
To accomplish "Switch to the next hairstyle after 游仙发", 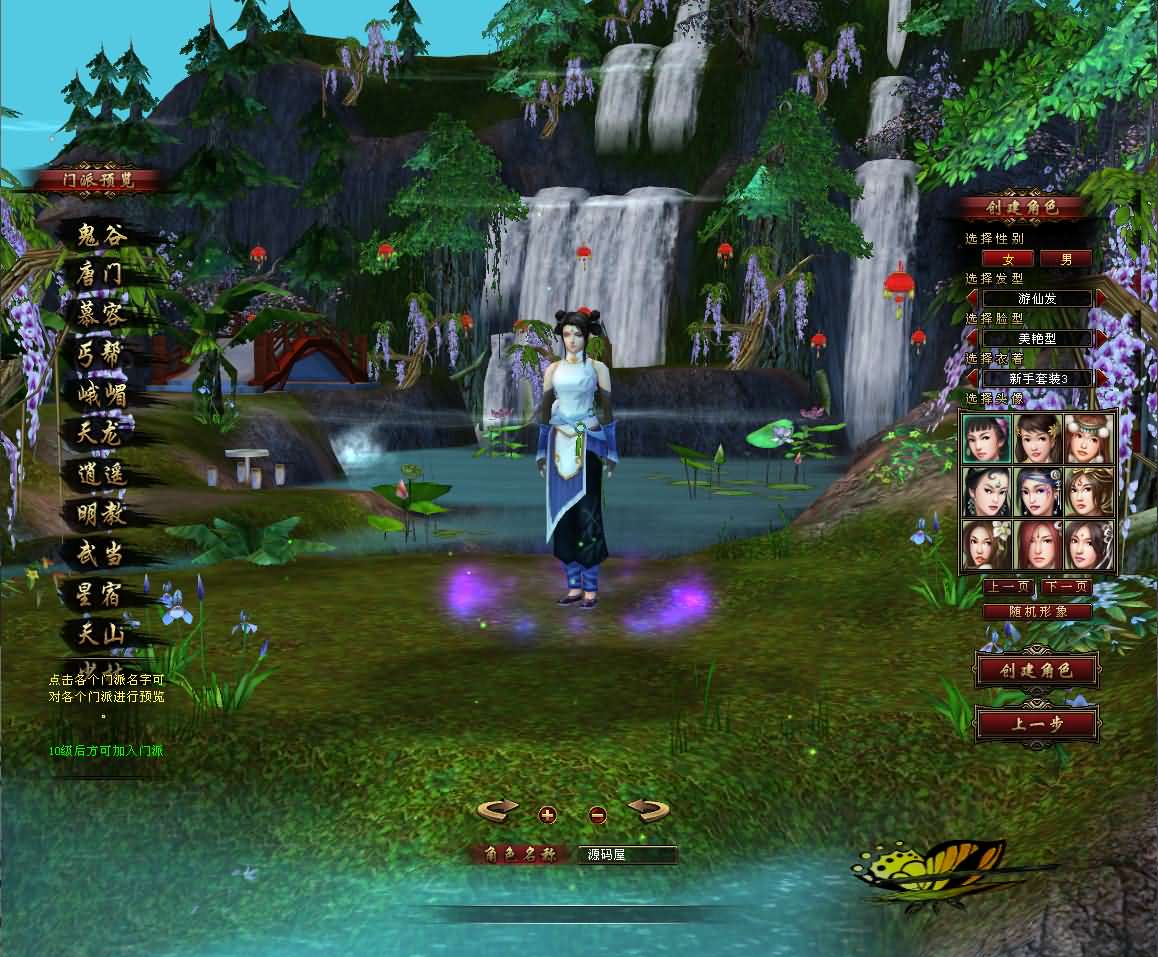I will 1101,298.
